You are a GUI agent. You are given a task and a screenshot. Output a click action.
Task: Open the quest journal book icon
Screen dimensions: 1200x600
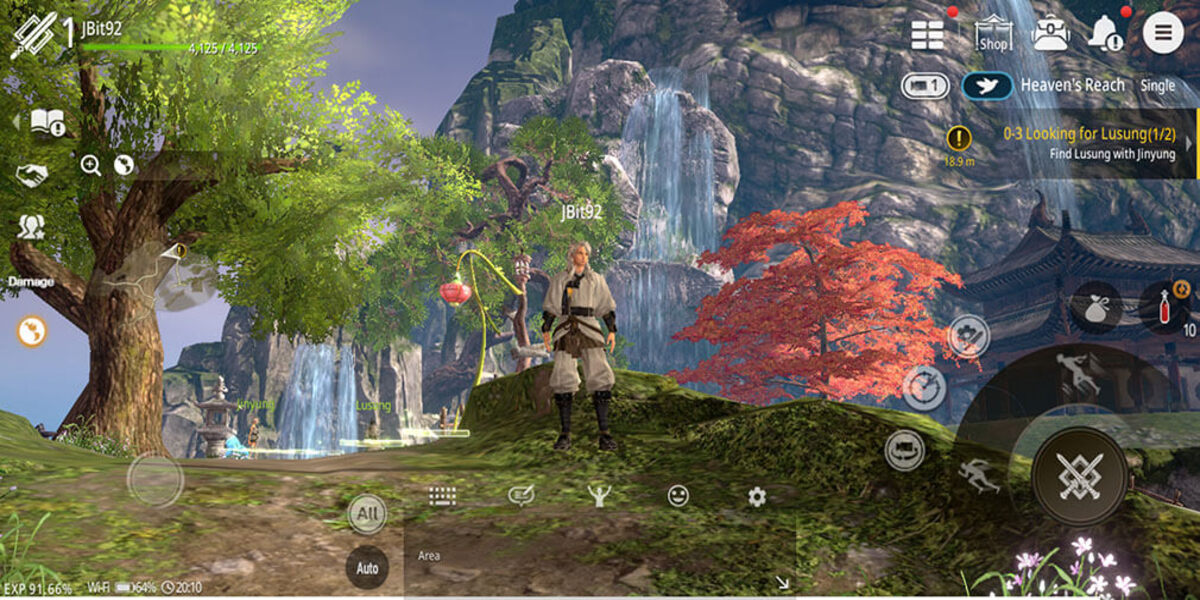(47, 122)
